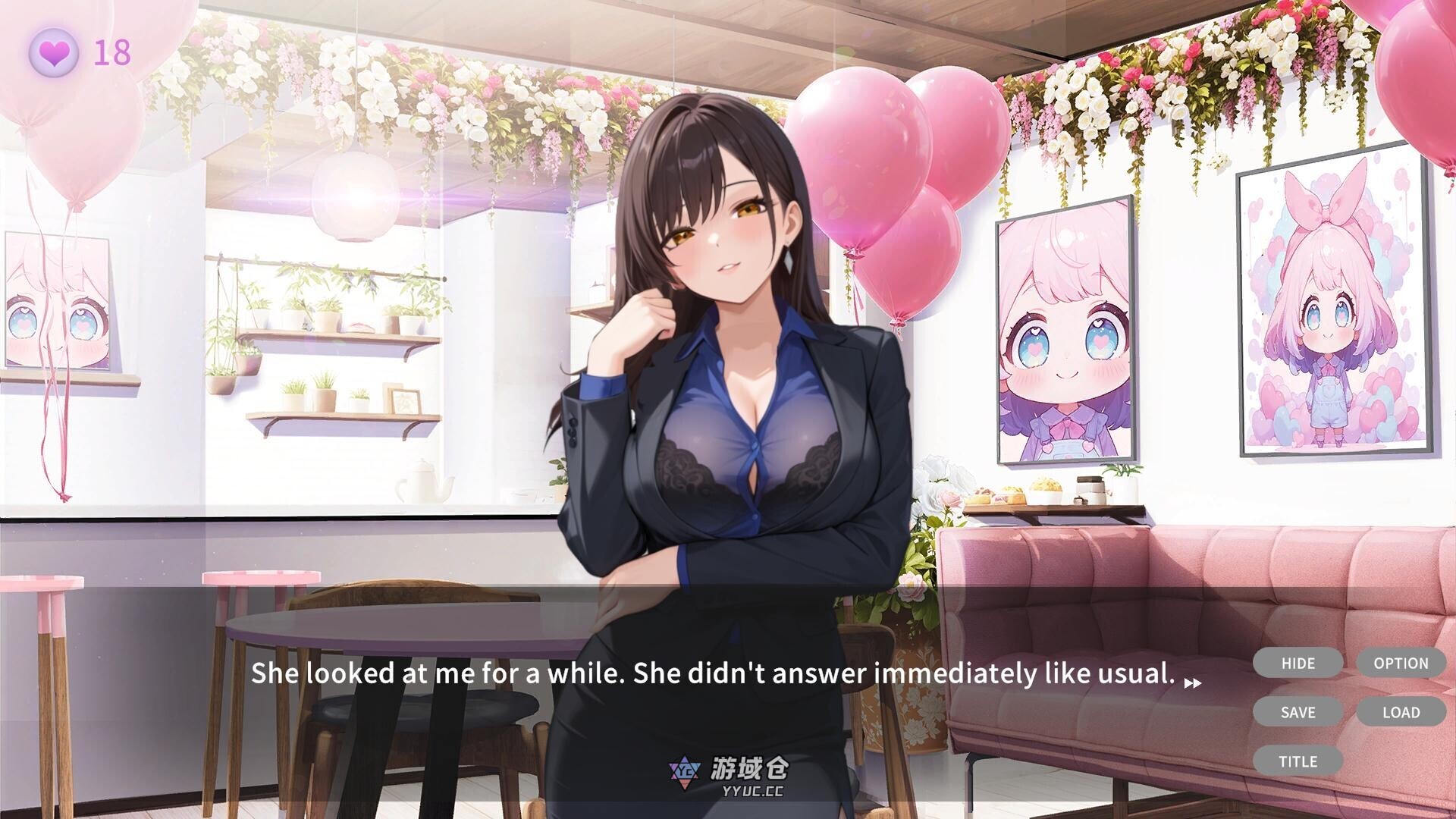Advance dialogue with the fast-forward arrows

pyautogui.click(x=1192, y=682)
